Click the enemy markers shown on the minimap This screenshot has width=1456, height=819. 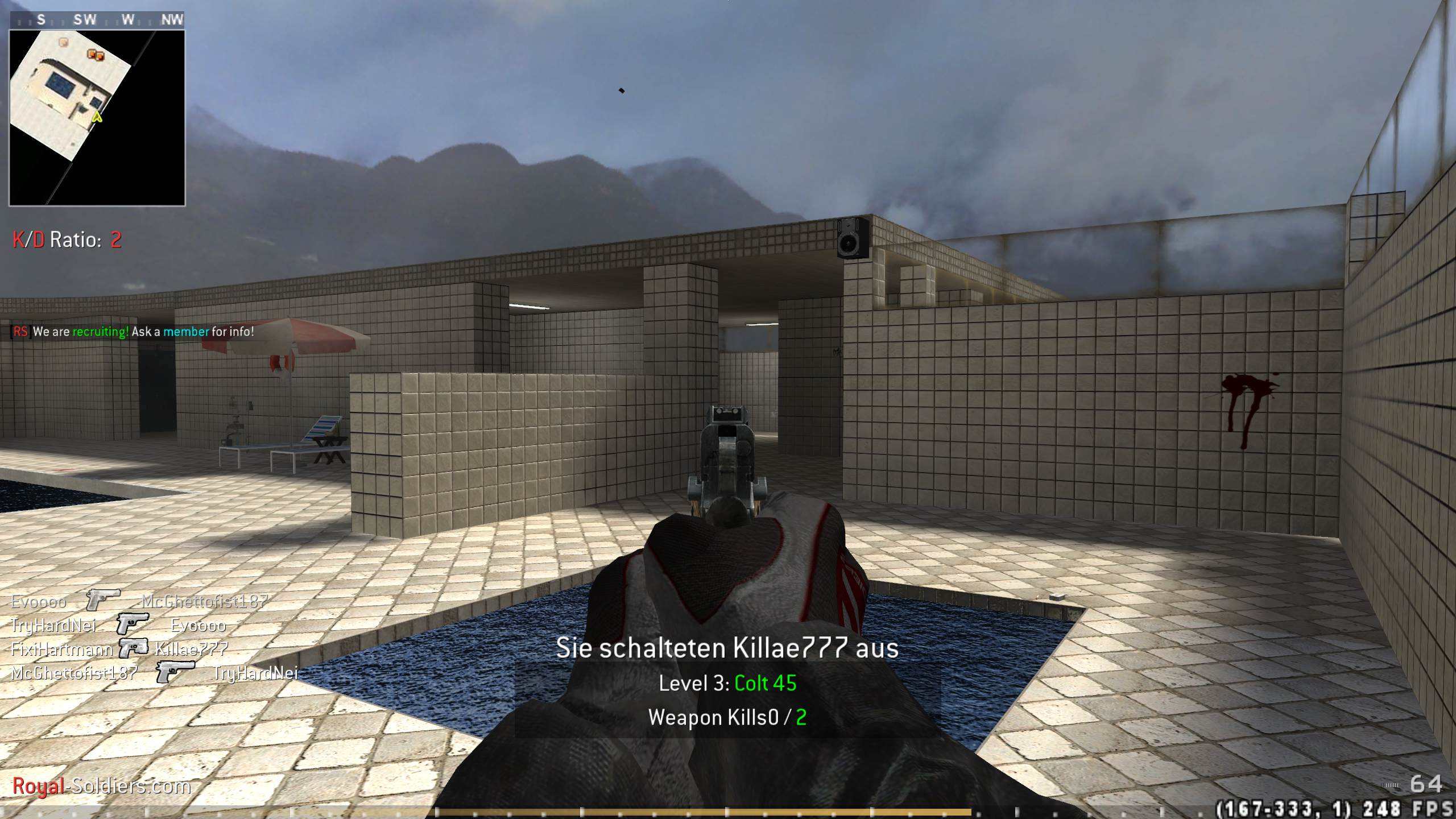(x=94, y=55)
